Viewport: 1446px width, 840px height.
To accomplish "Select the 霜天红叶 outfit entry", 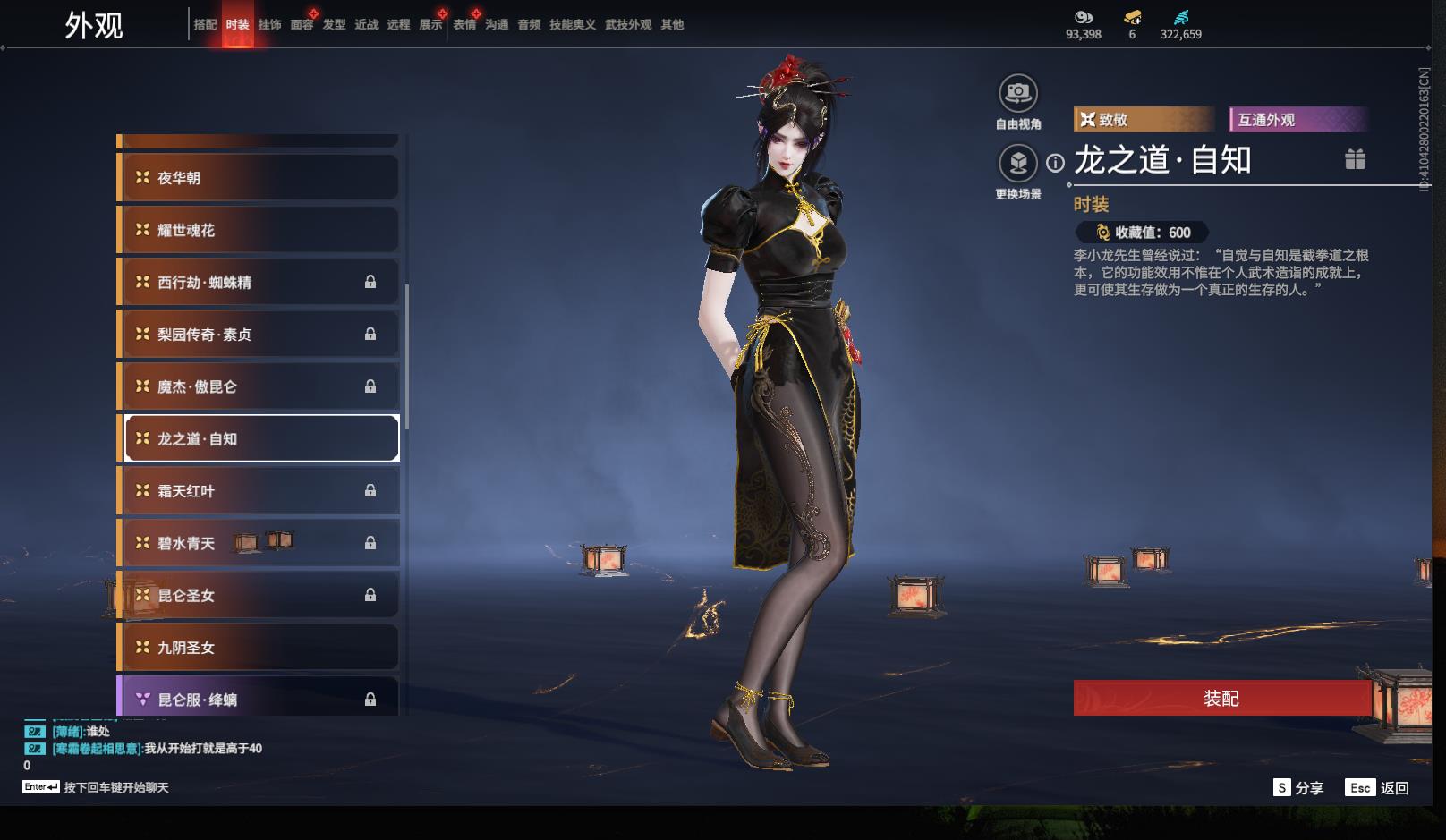I will pos(259,491).
